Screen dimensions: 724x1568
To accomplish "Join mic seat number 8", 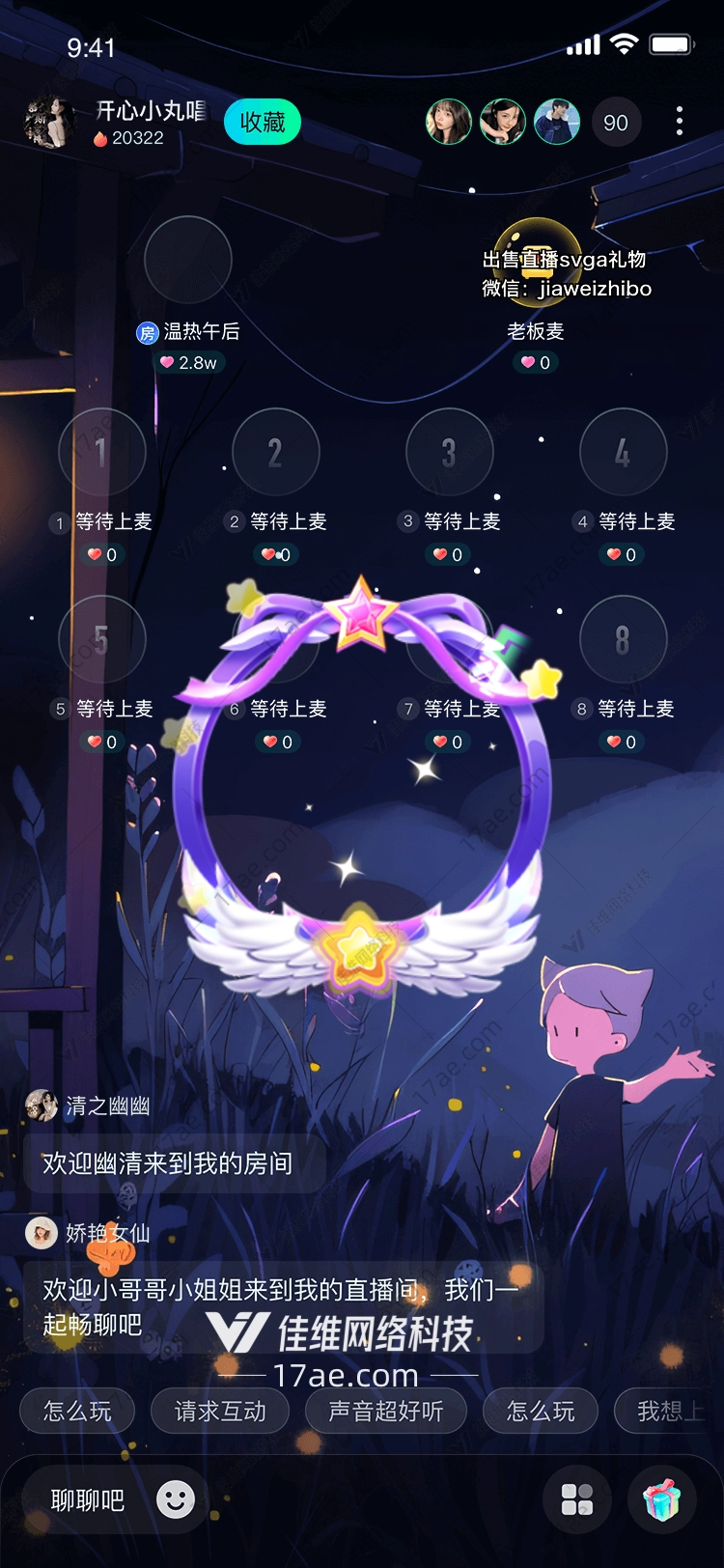I will pos(624,639).
